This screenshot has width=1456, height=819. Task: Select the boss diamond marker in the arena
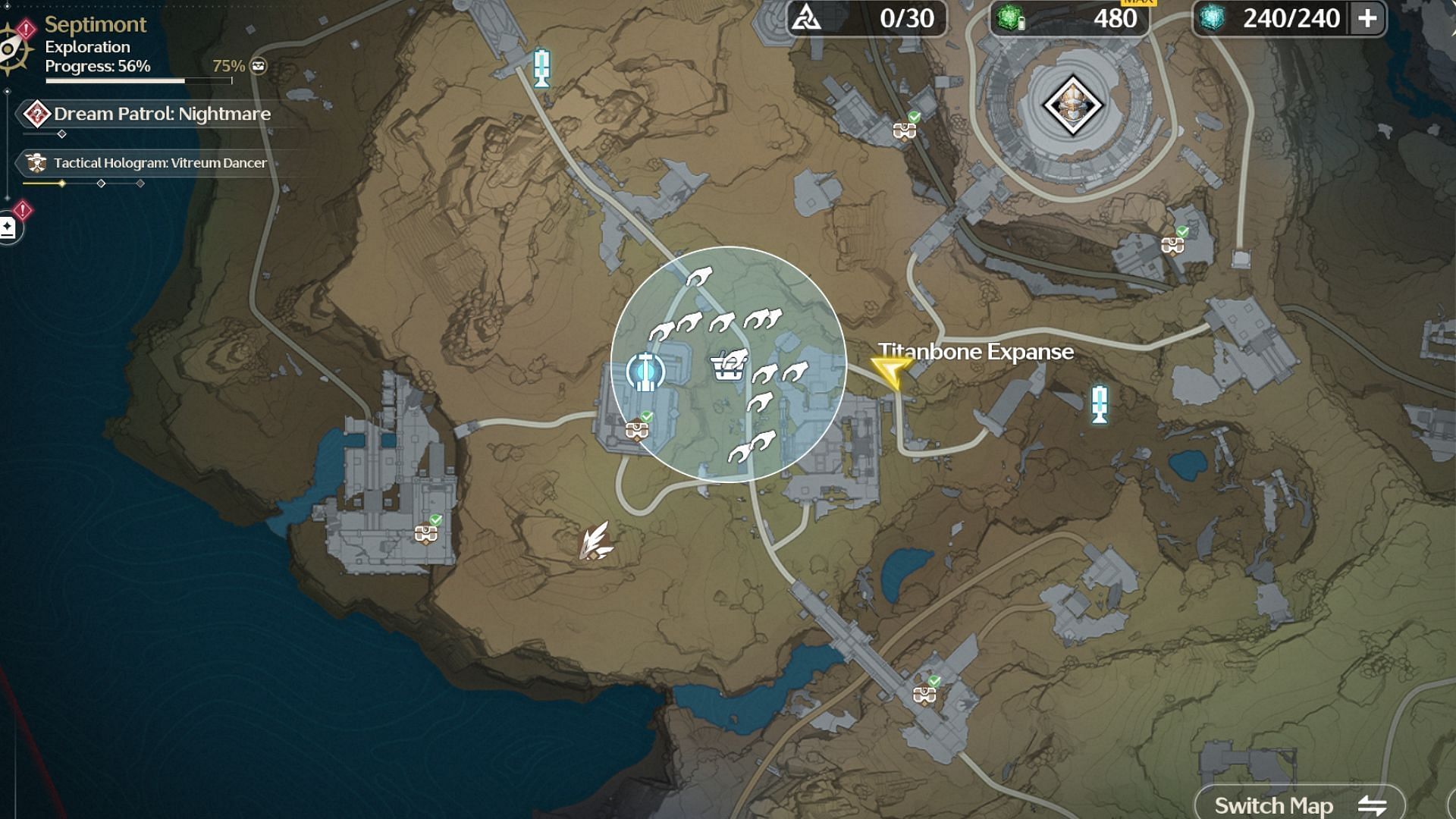coord(1072,105)
